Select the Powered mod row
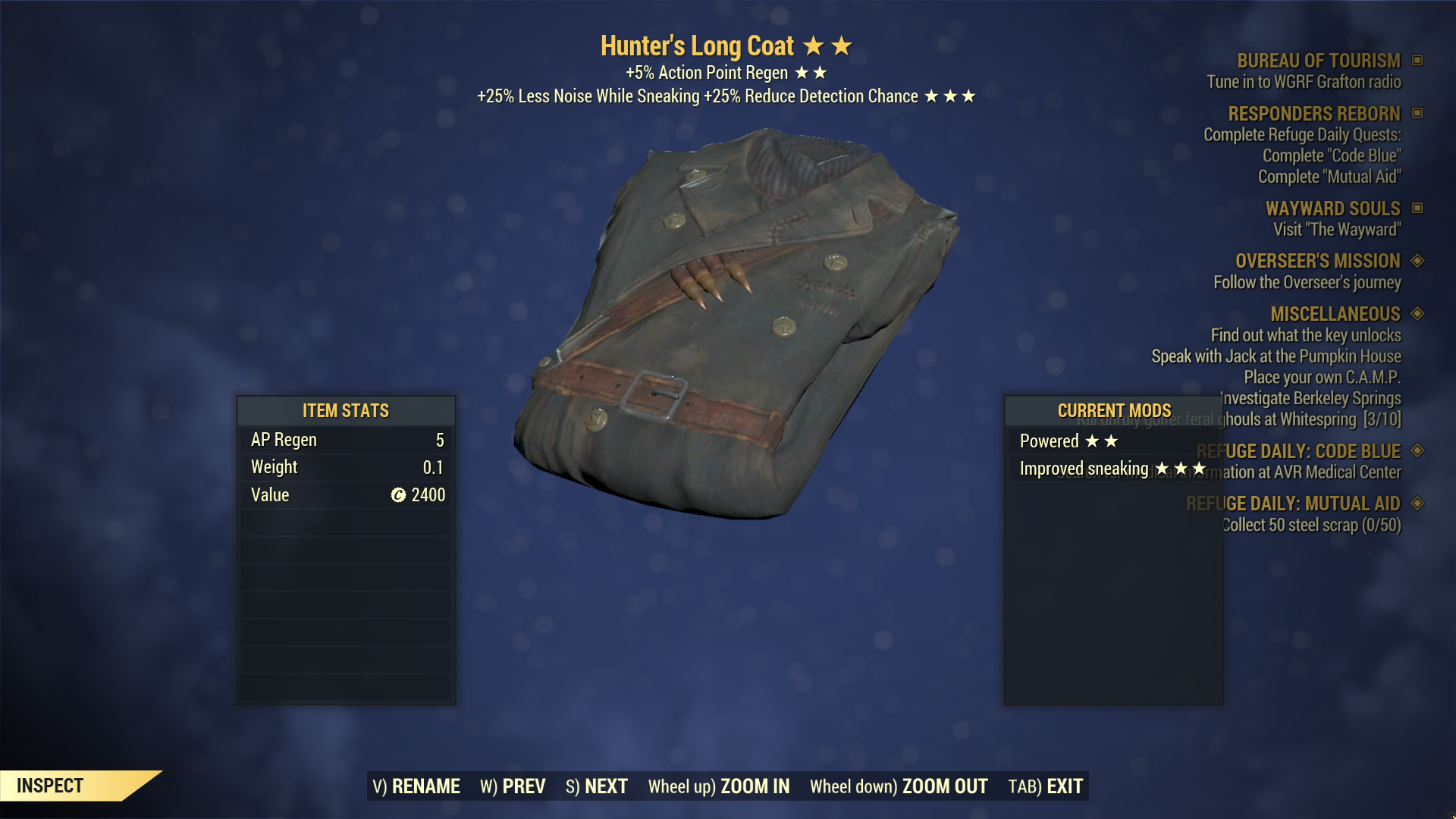The height and width of the screenshot is (819, 1456). (x=1068, y=441)
